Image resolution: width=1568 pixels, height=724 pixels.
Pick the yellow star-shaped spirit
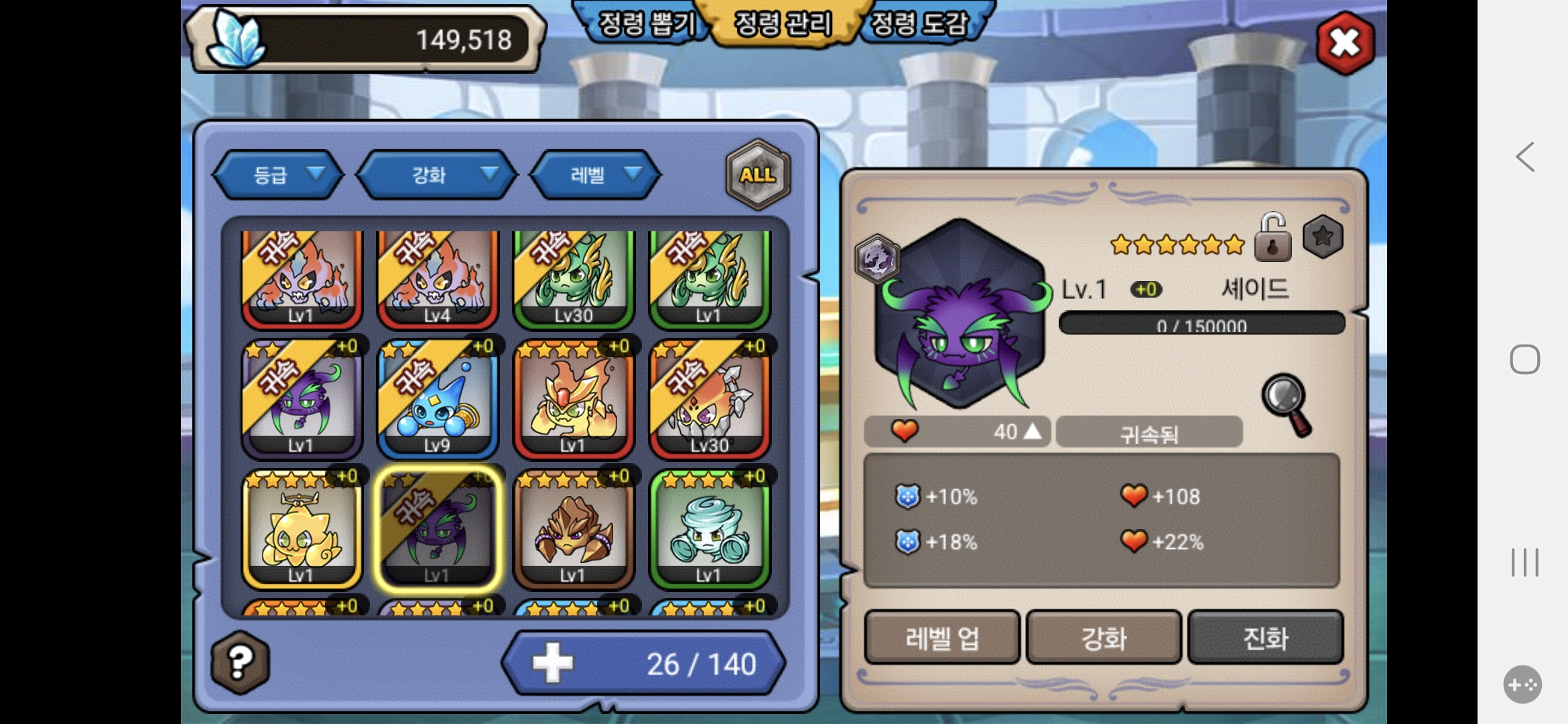point(302,531)
